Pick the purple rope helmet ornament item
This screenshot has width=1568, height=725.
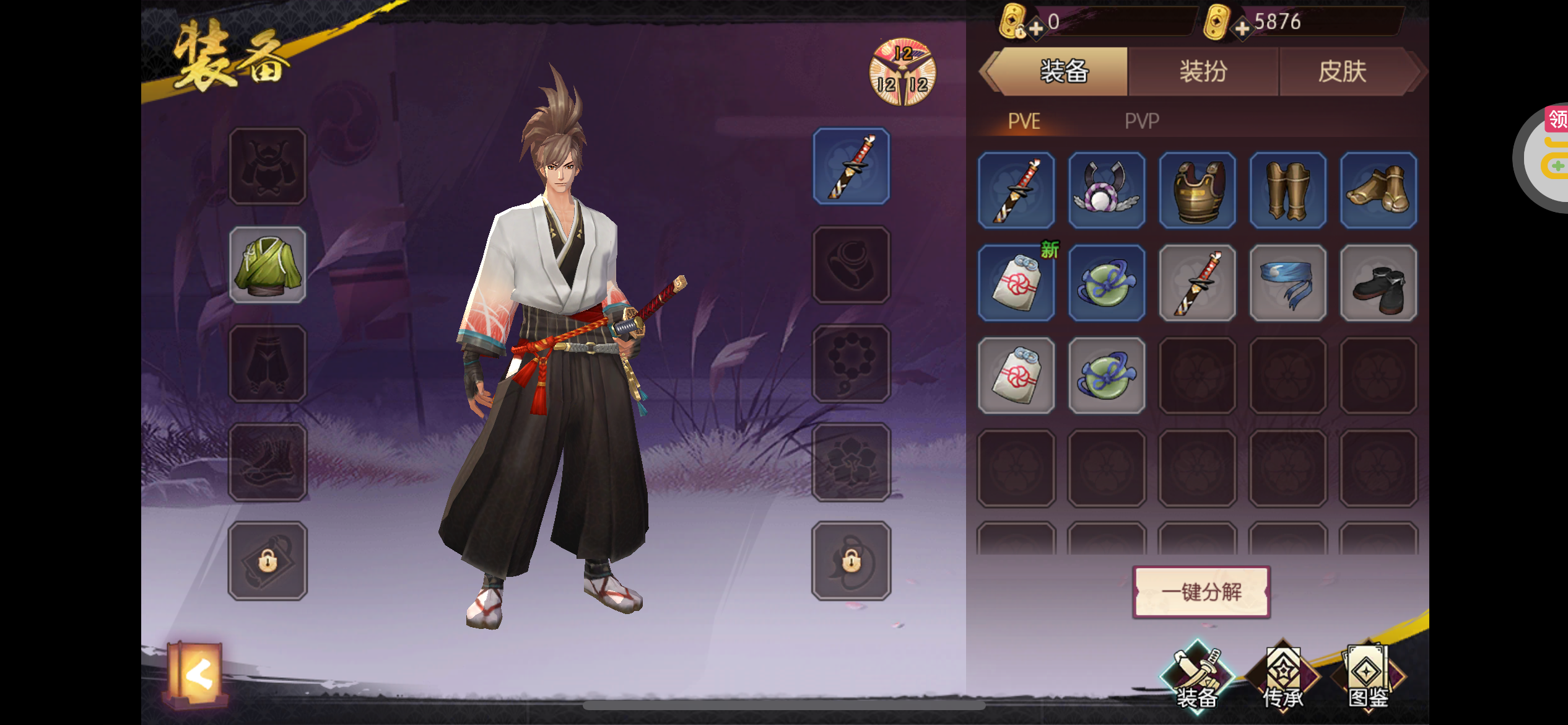(x=1107, y=190)
